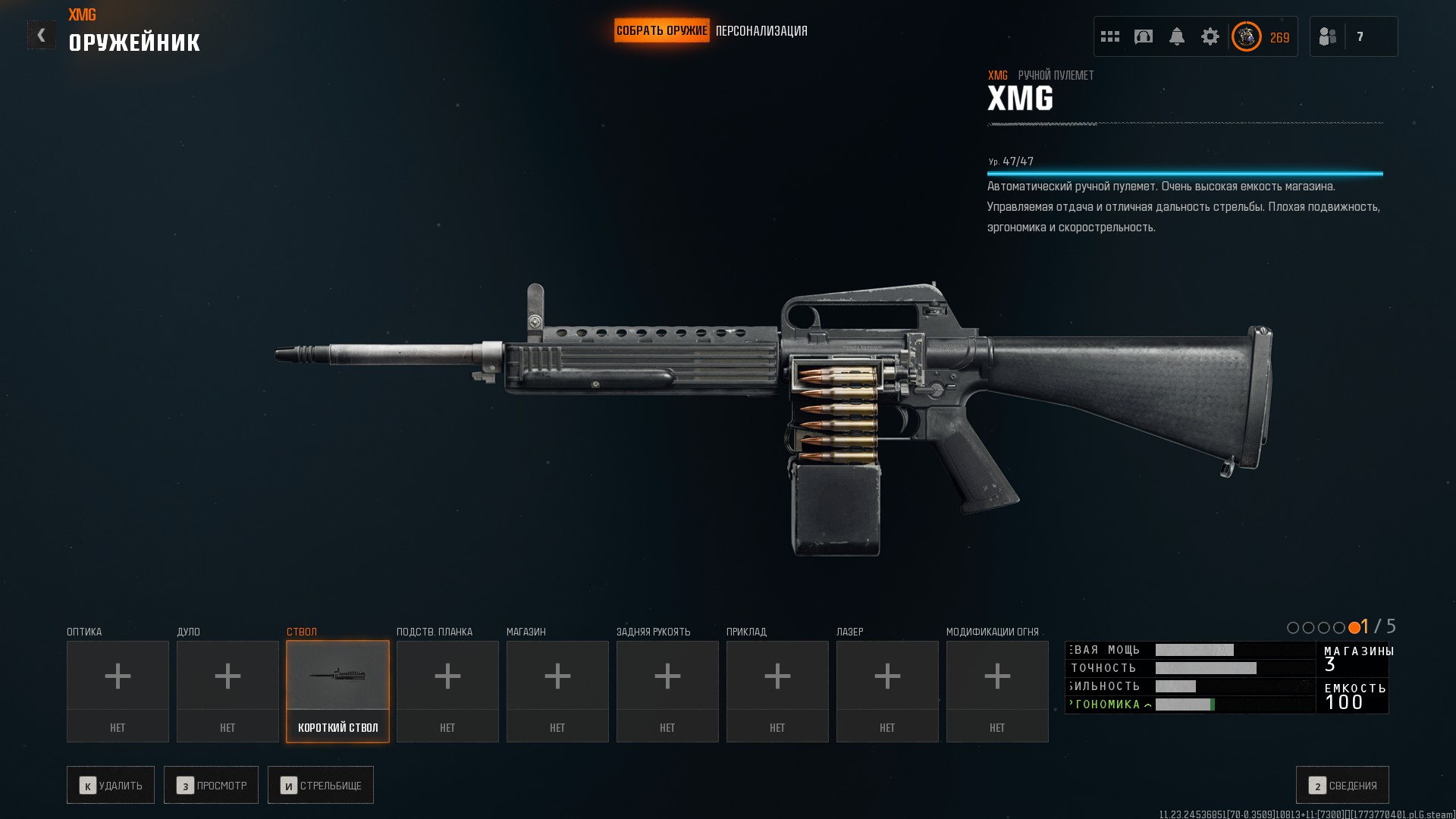Screen dimensions: 1456x819
Task: Open the notifications bell
Action: 1177,36
